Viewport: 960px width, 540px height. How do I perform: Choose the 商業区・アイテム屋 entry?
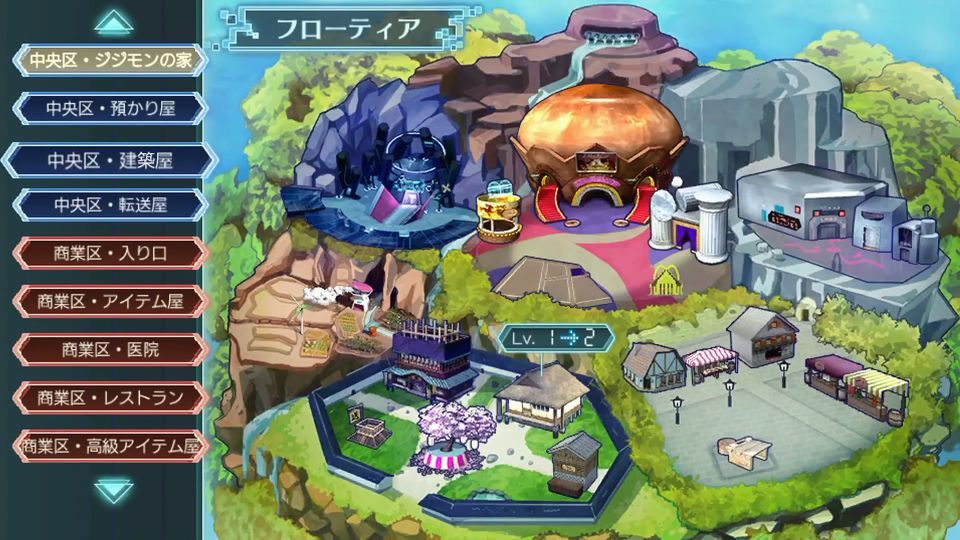click(110, 301)
